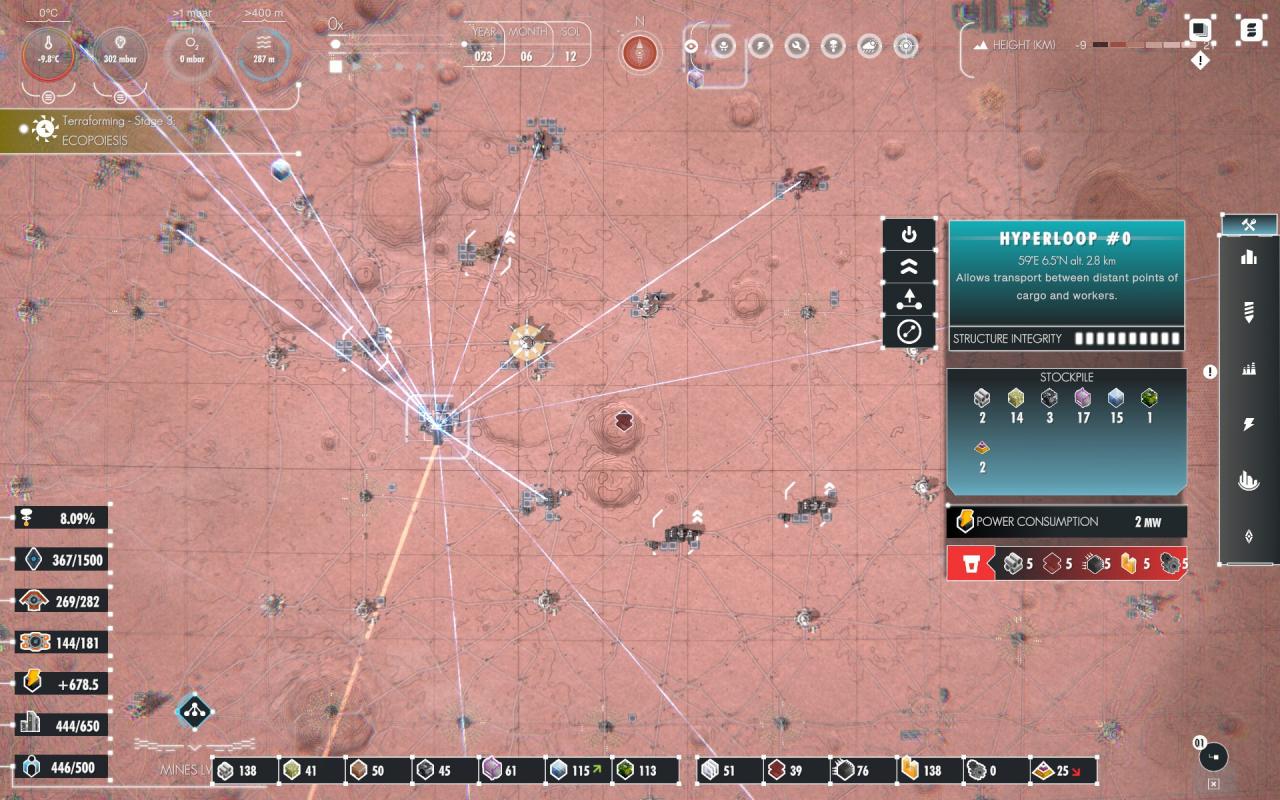Open the lightning bolt power category
The image size is (1280, 800).
(1249, 425)
